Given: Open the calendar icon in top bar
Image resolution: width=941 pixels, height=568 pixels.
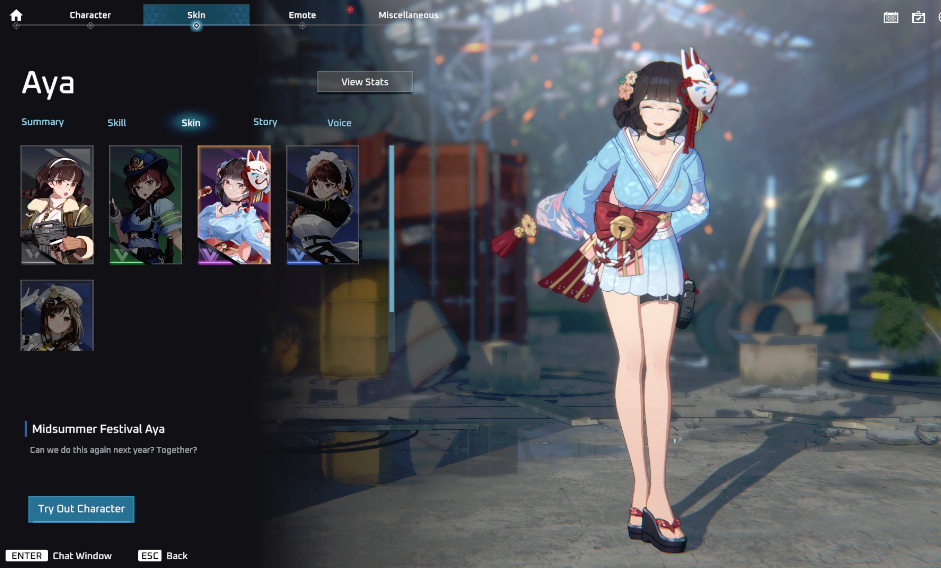Looking at the screenshot, I should (x=891, y=17).
